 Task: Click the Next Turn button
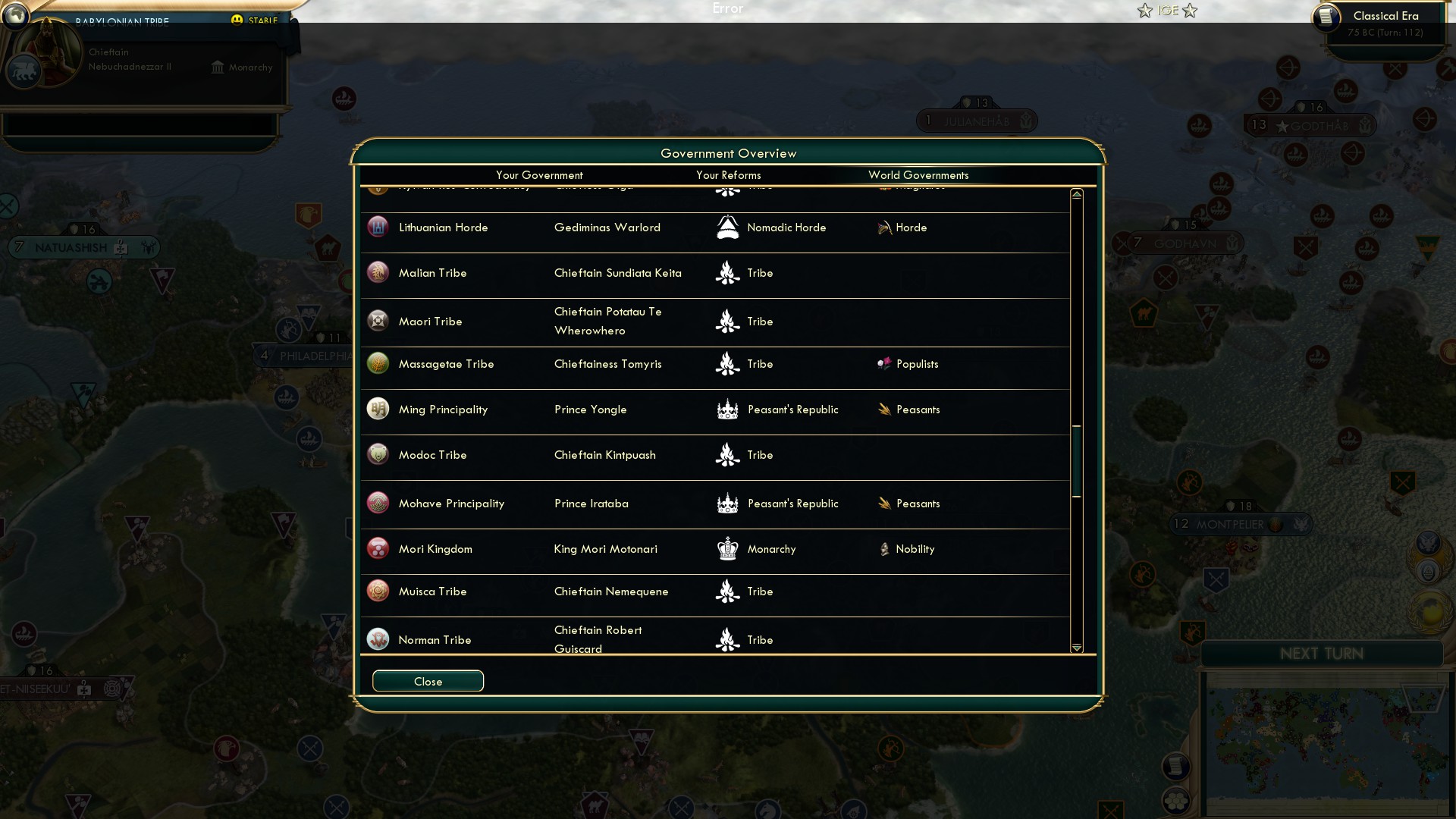coord(1323,654)
